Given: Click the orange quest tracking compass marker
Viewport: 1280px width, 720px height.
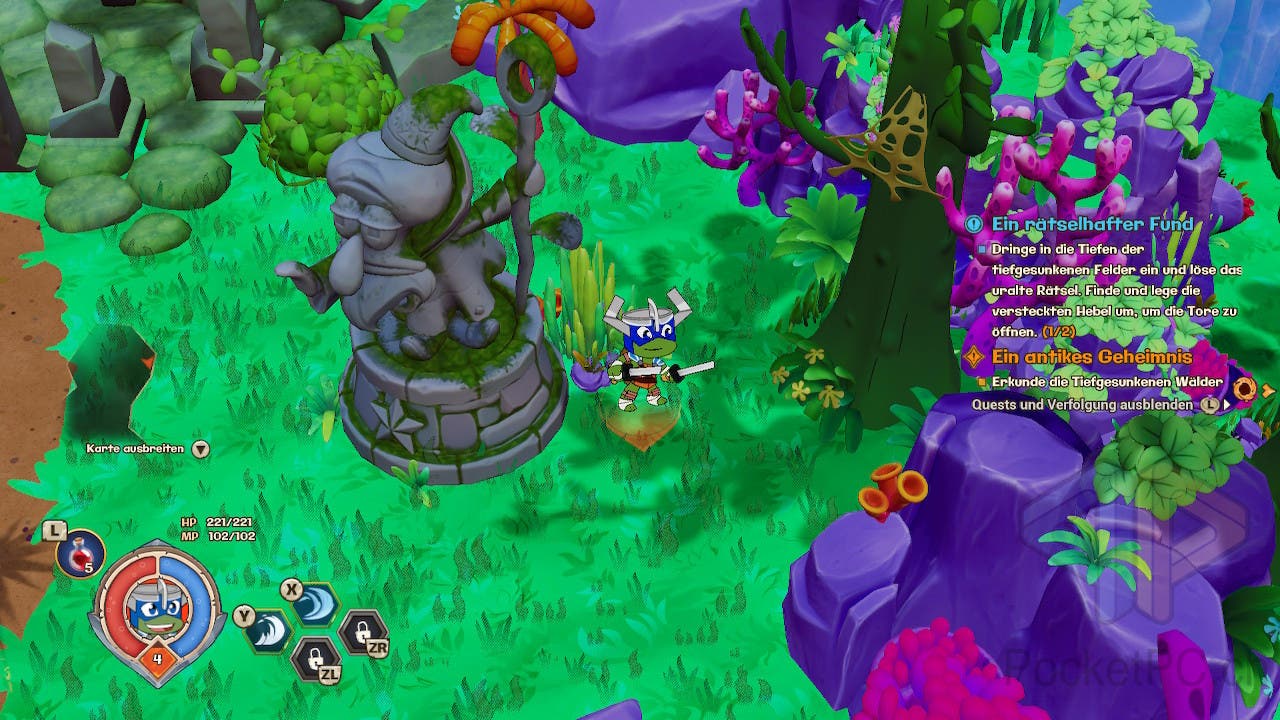Looking at the screenshot, I should click(x=1244, y=388).
